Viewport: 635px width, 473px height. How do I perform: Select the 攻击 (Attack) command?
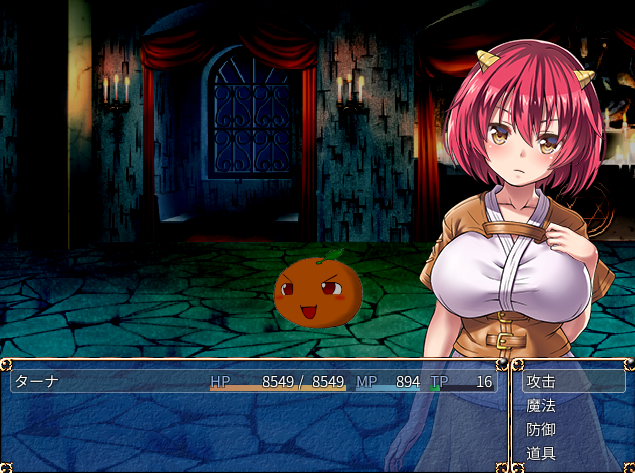click(541, 381)
